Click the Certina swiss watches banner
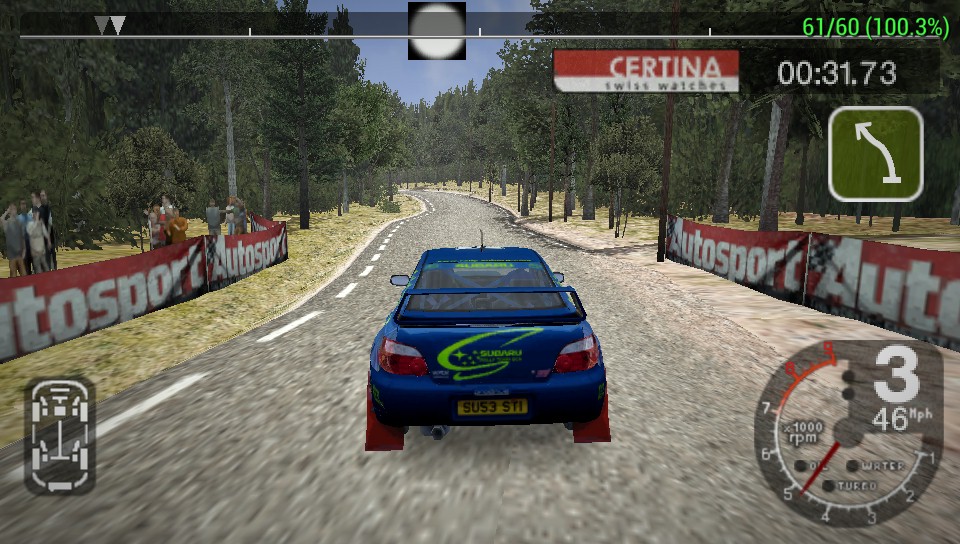Screen dimensions: 960x544 [646, 71]
